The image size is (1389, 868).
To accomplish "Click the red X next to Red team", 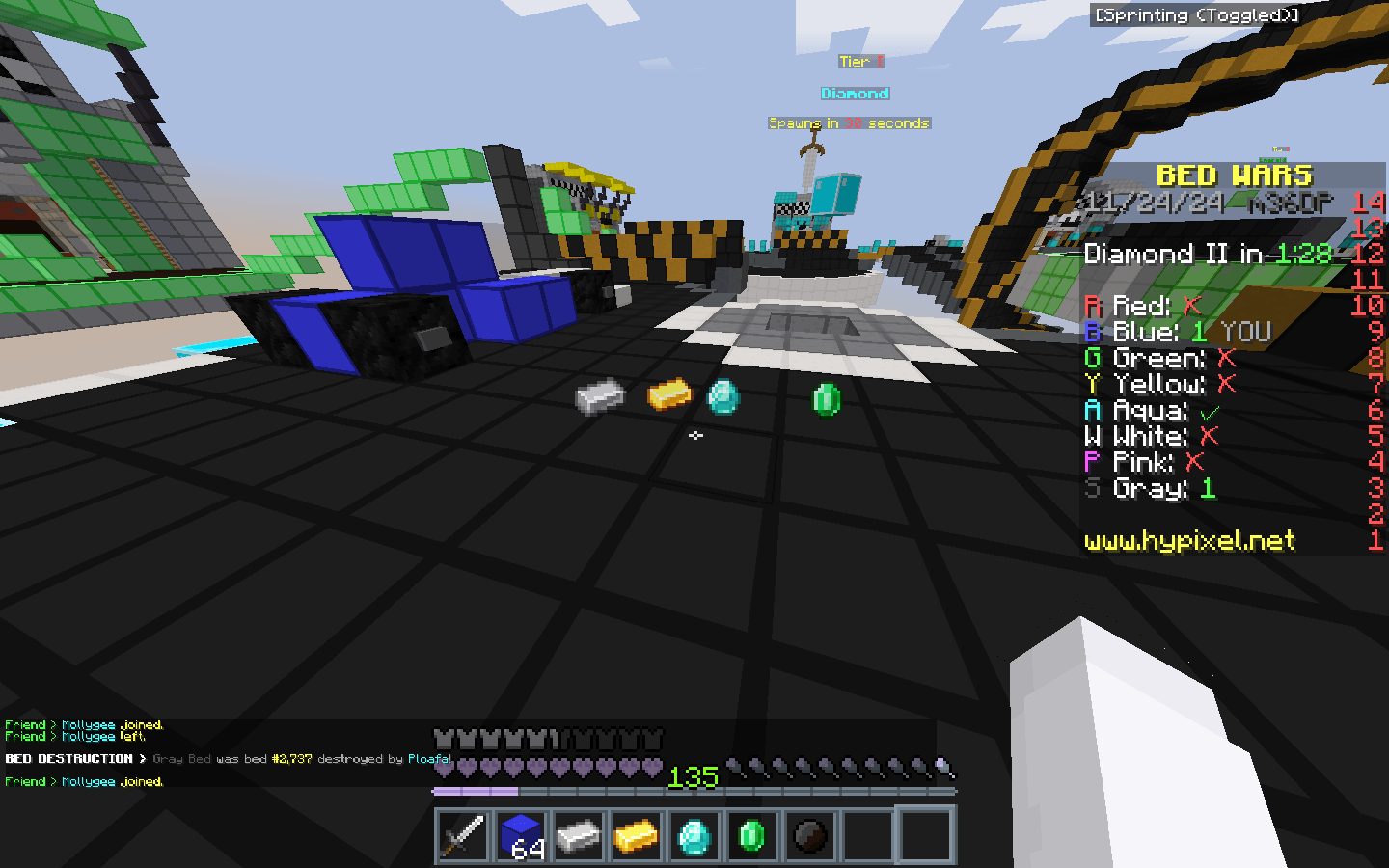I will coord(1192,306).
